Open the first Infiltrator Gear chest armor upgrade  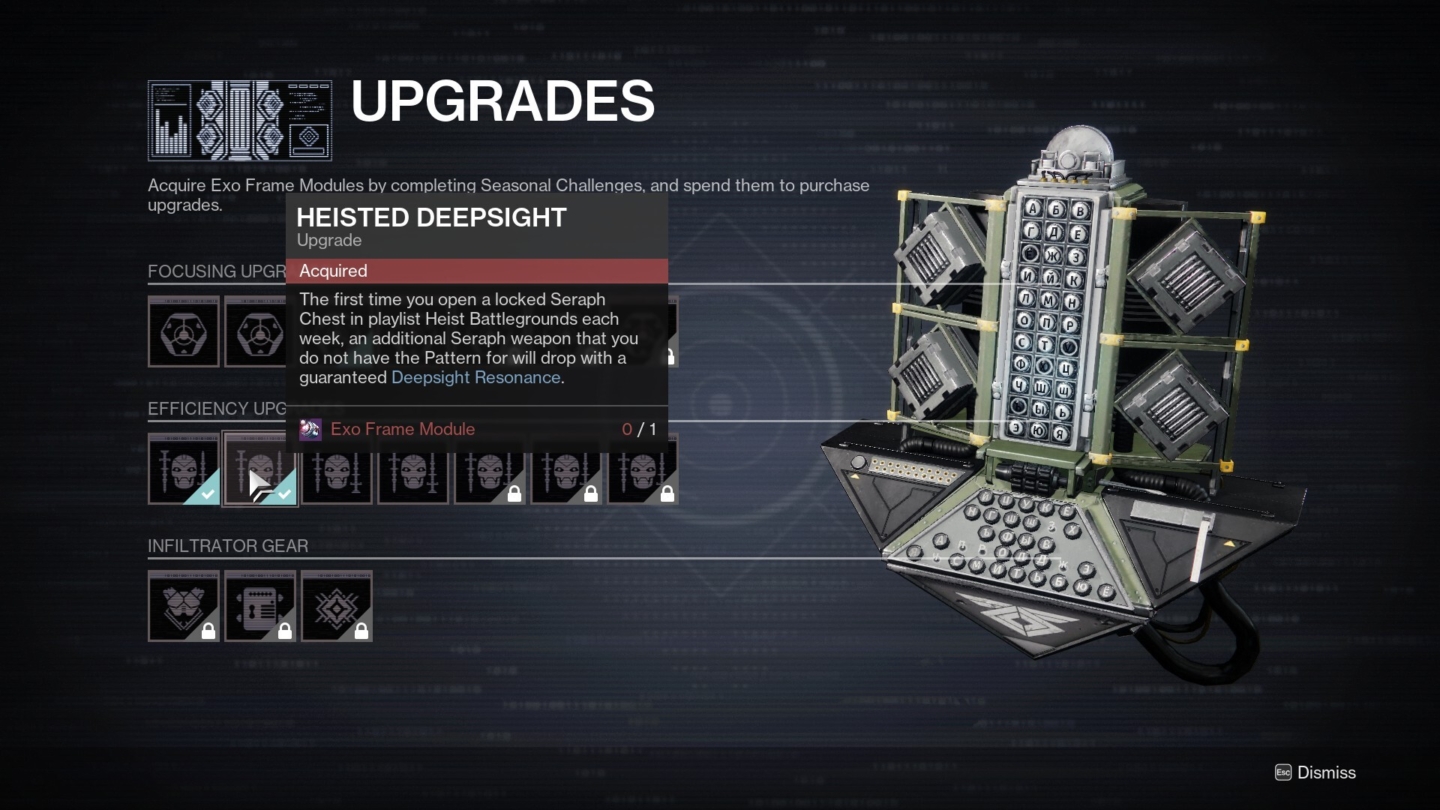pyautogui.click(x=184, y=606)
